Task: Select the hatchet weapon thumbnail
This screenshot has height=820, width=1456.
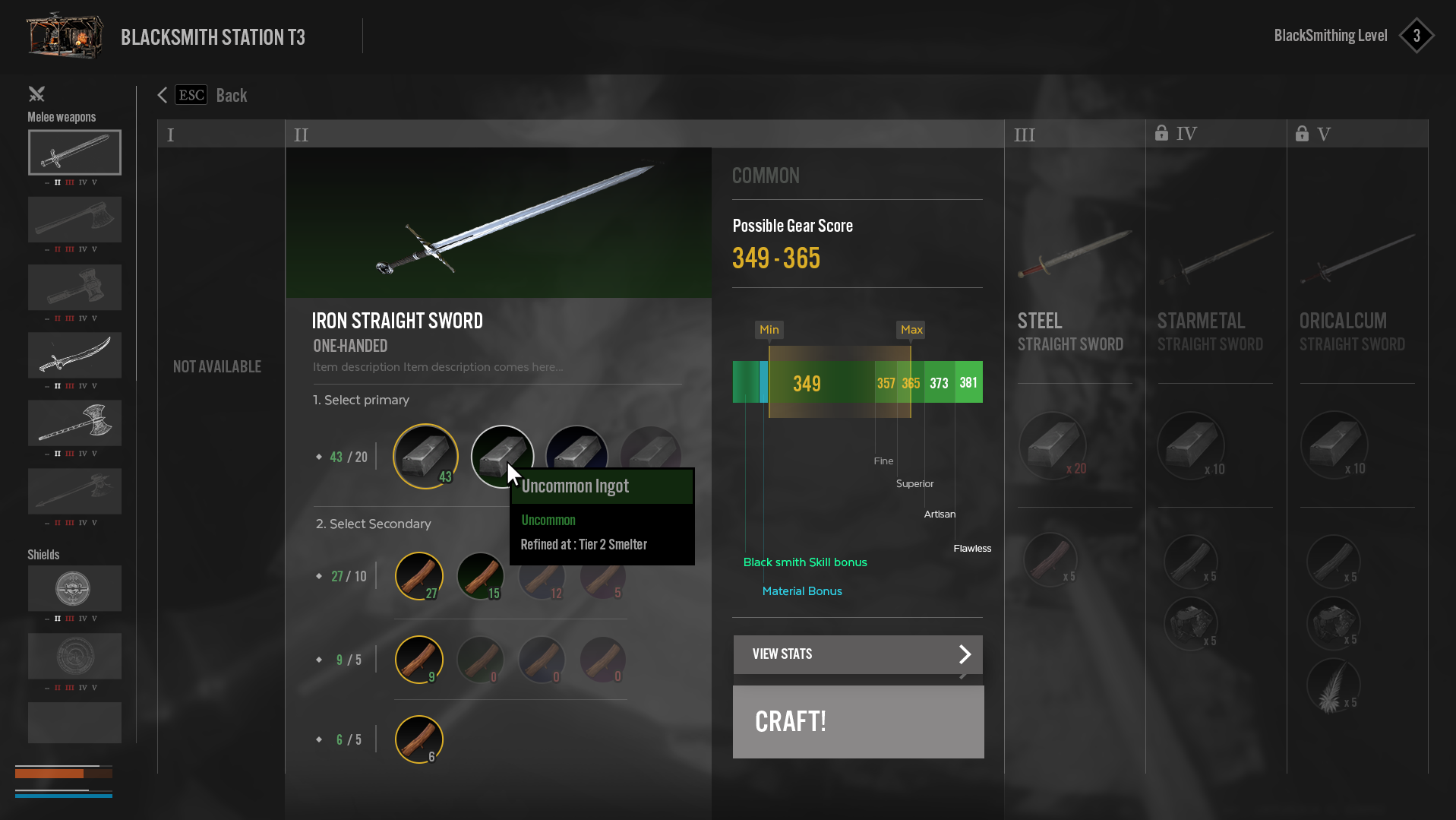Action: click(74, 220)
